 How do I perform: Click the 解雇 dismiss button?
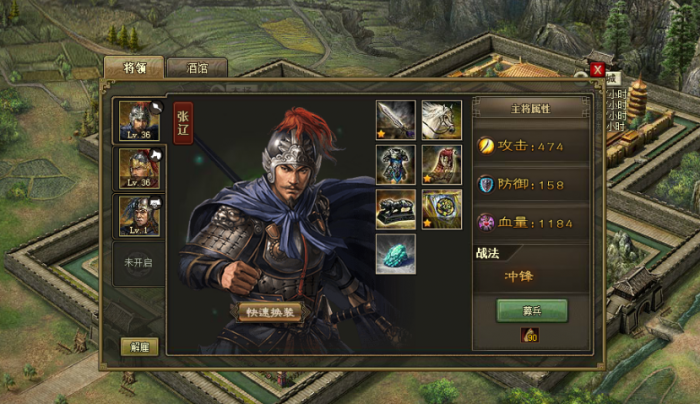click(x=138, y=346)
